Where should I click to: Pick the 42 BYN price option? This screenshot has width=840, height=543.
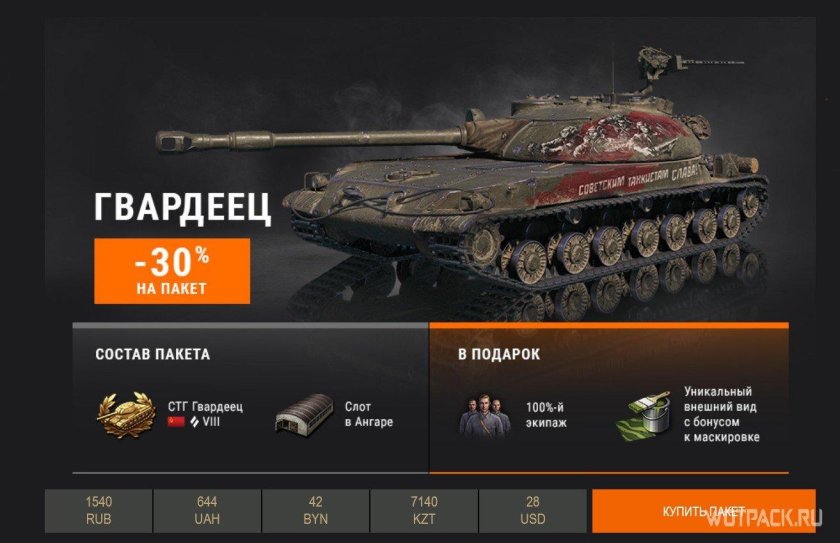point(316,510)
